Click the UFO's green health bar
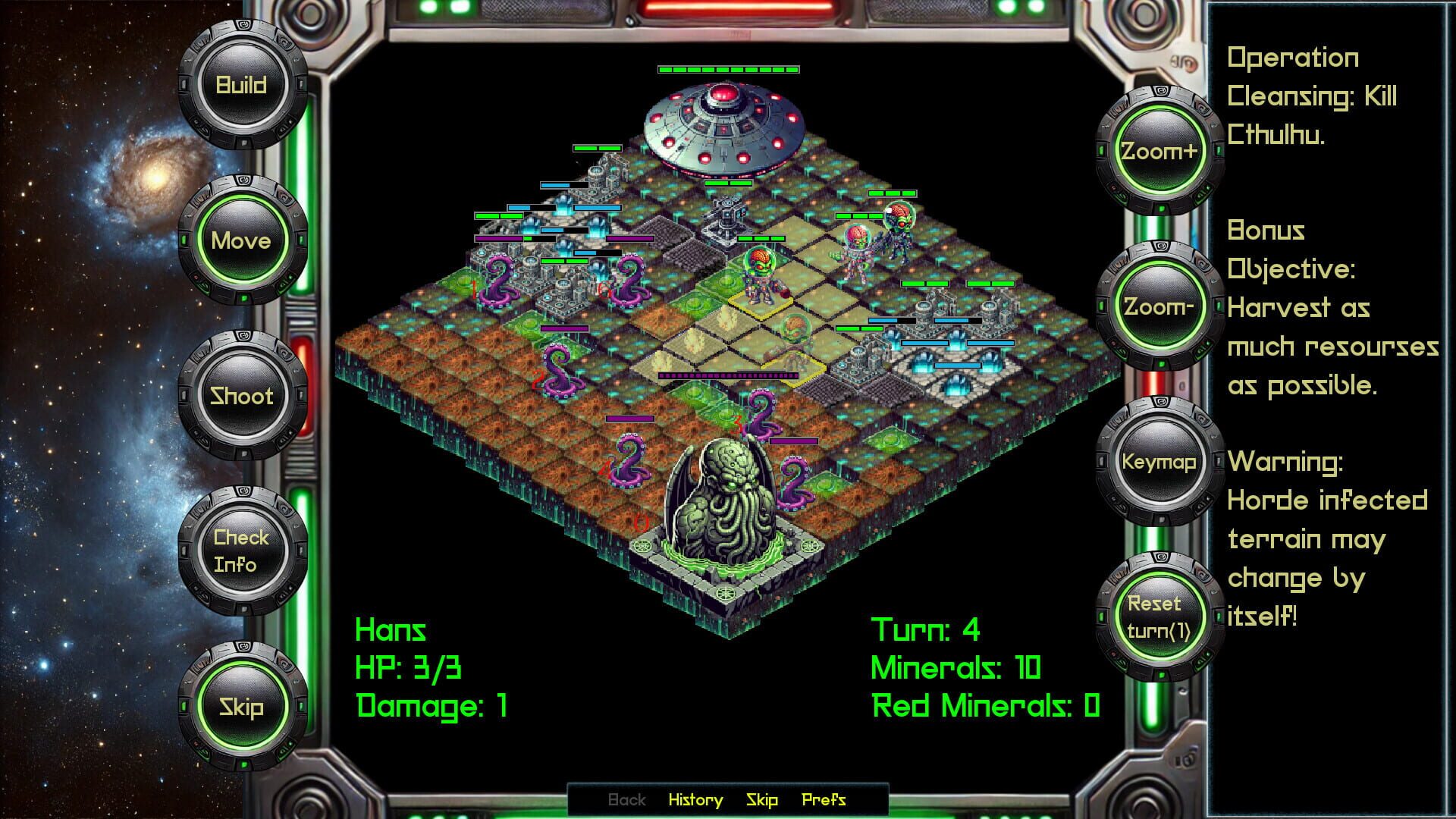Screen dimensions: 1456x819 click(x=726, y=68)
